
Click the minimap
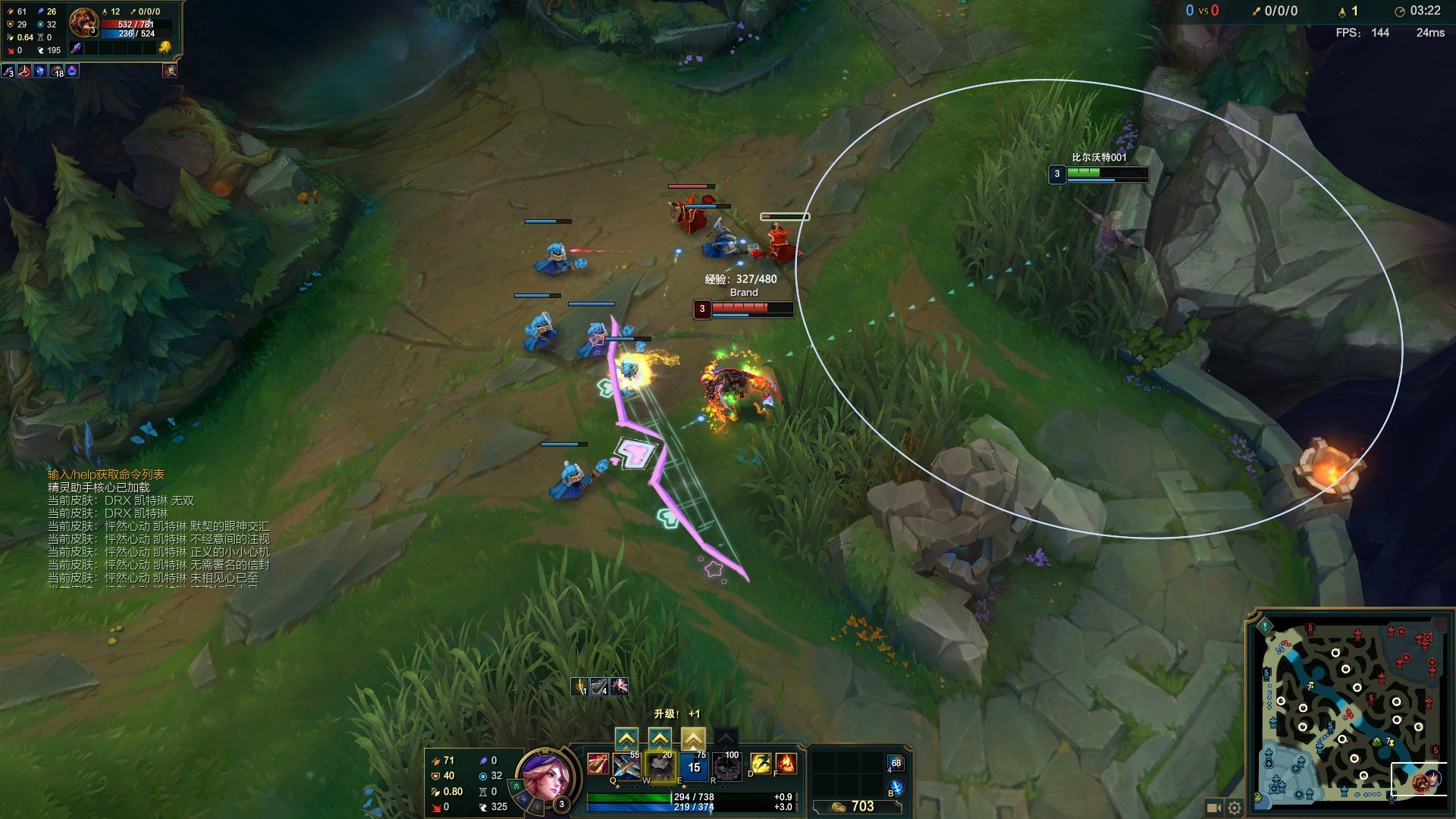1350,713
